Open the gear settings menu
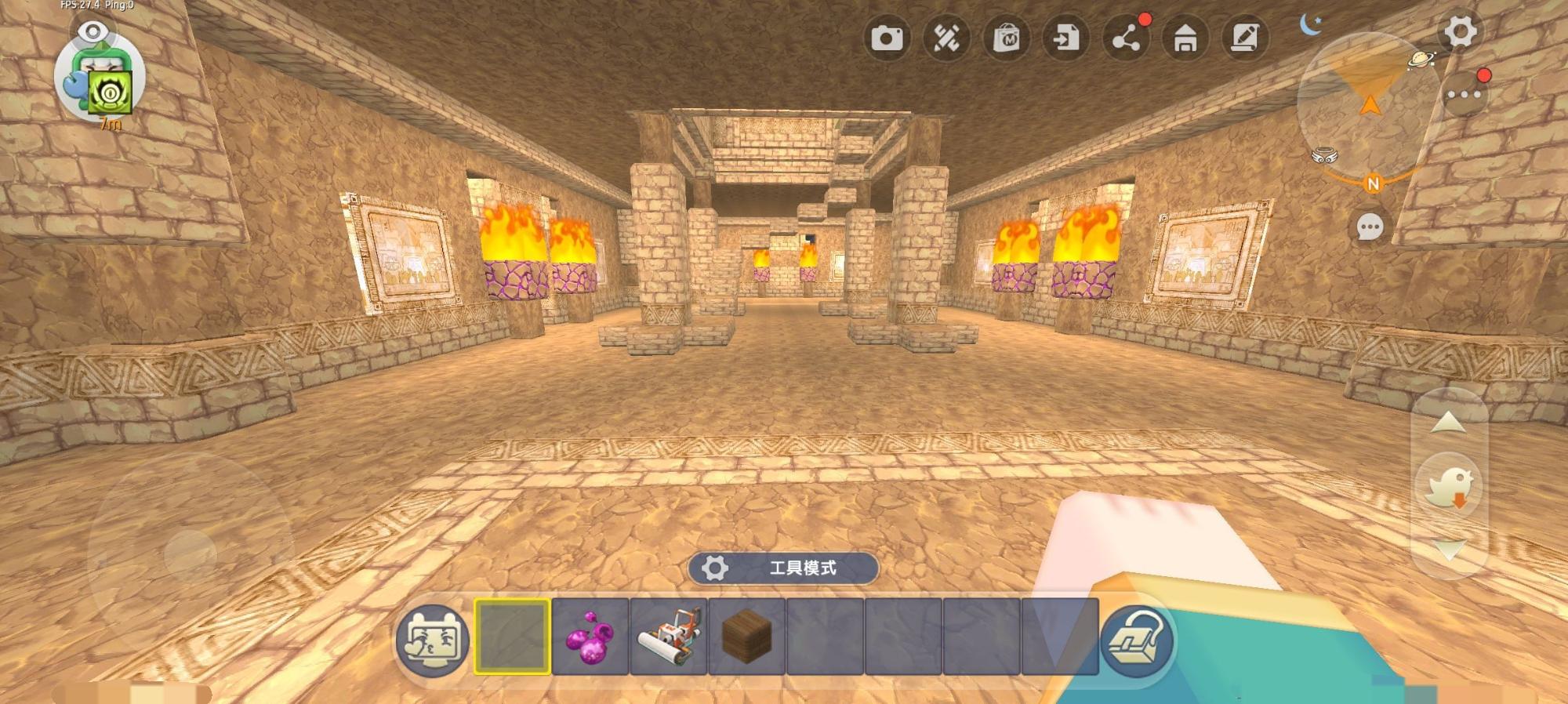The height and width of the screenshot is (704, 1568). coord(1460,32)
